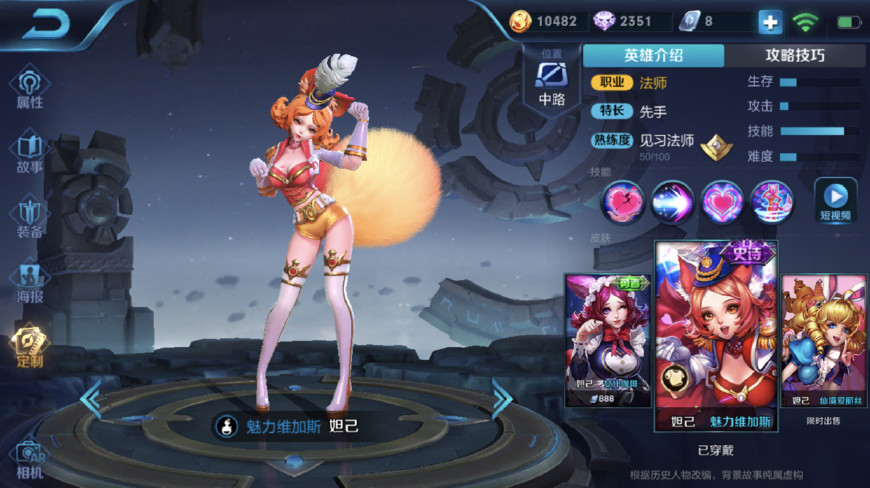Open the 属性 attributes menu
870x488 pixels.
pos(30,88)
